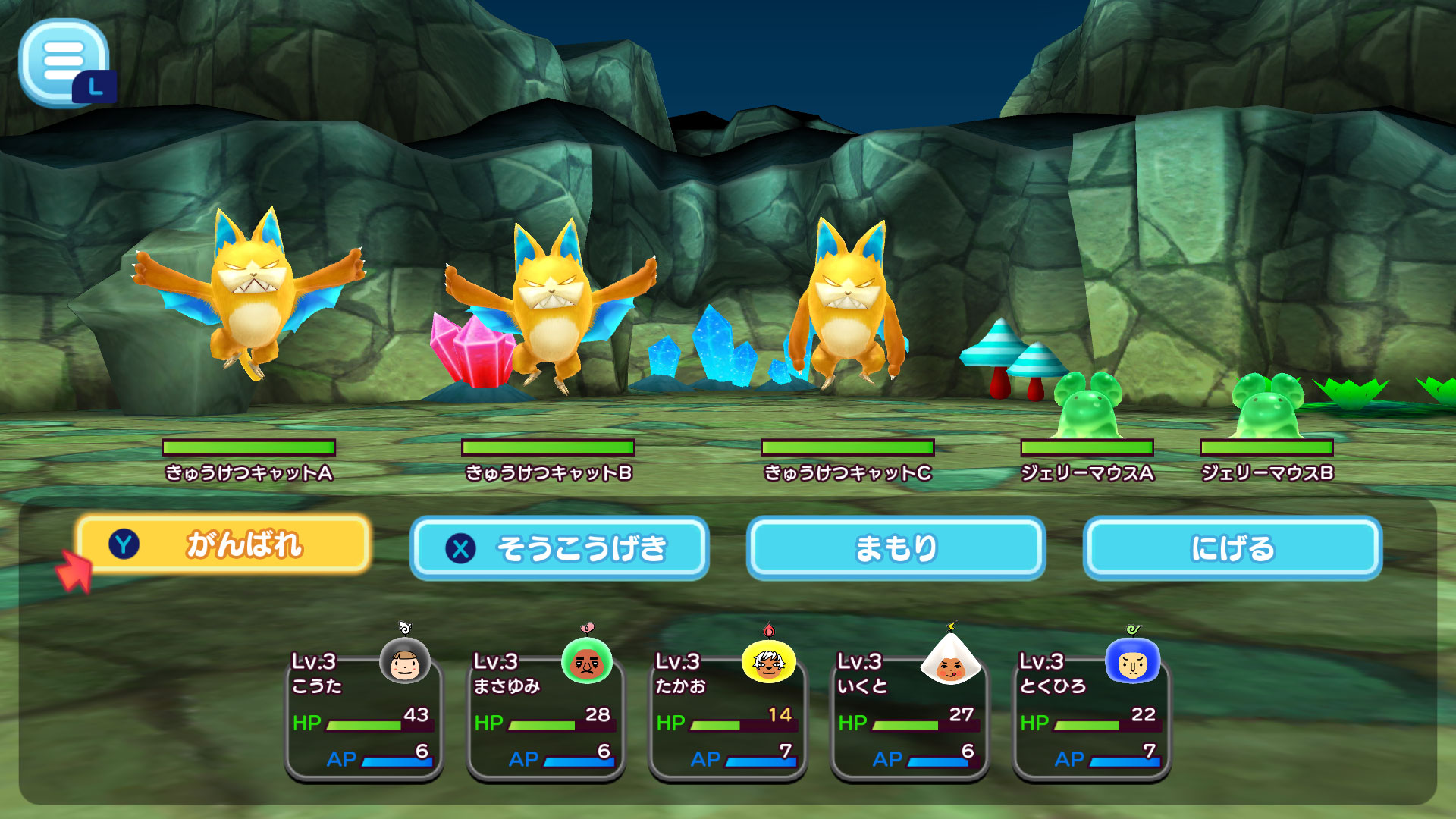Open the menu icon in the corner
This screenshot has height=819, width=1456.
click(x=64, y=61)
